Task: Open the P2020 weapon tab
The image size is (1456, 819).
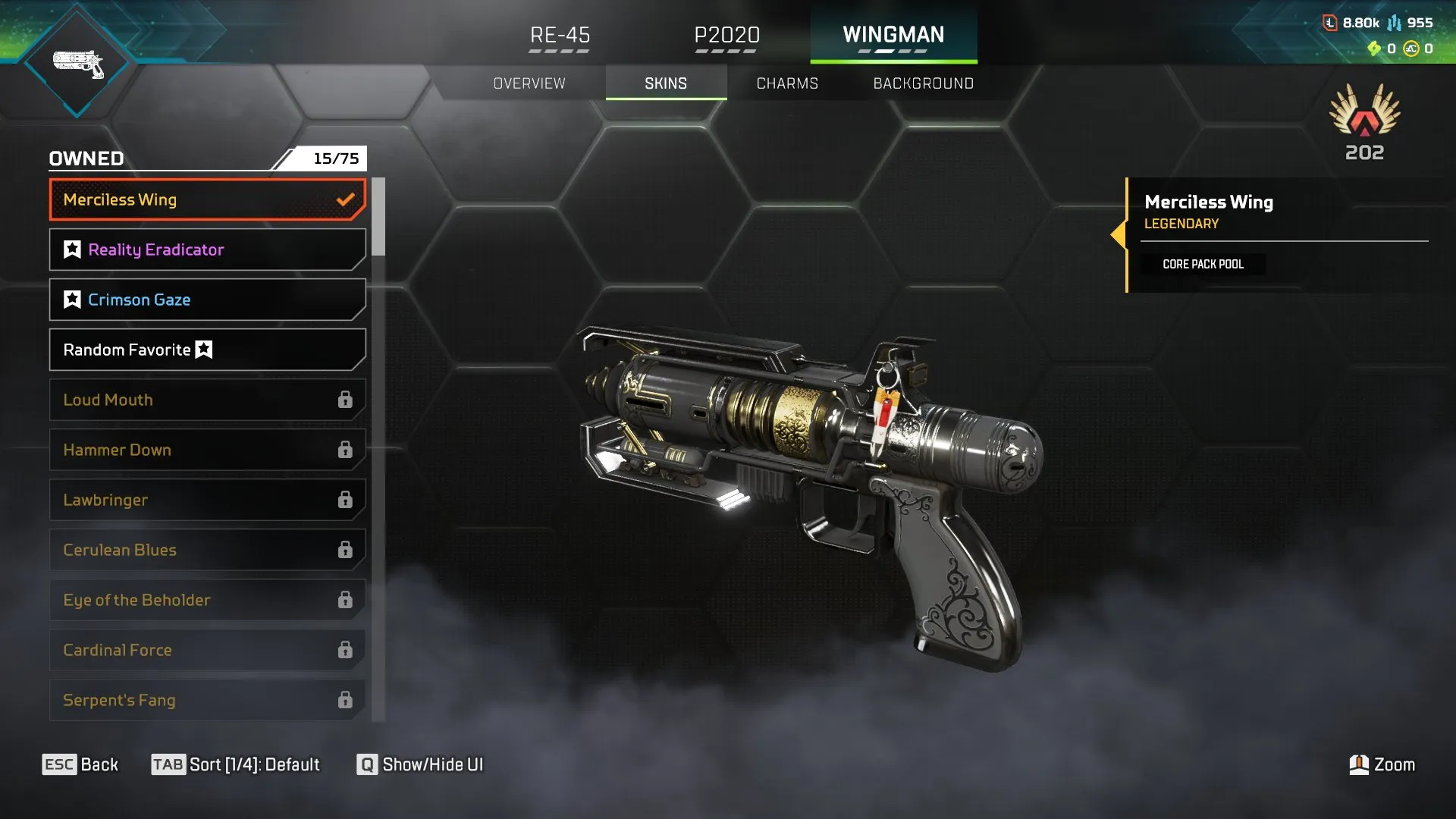Action: pos(726,35)
